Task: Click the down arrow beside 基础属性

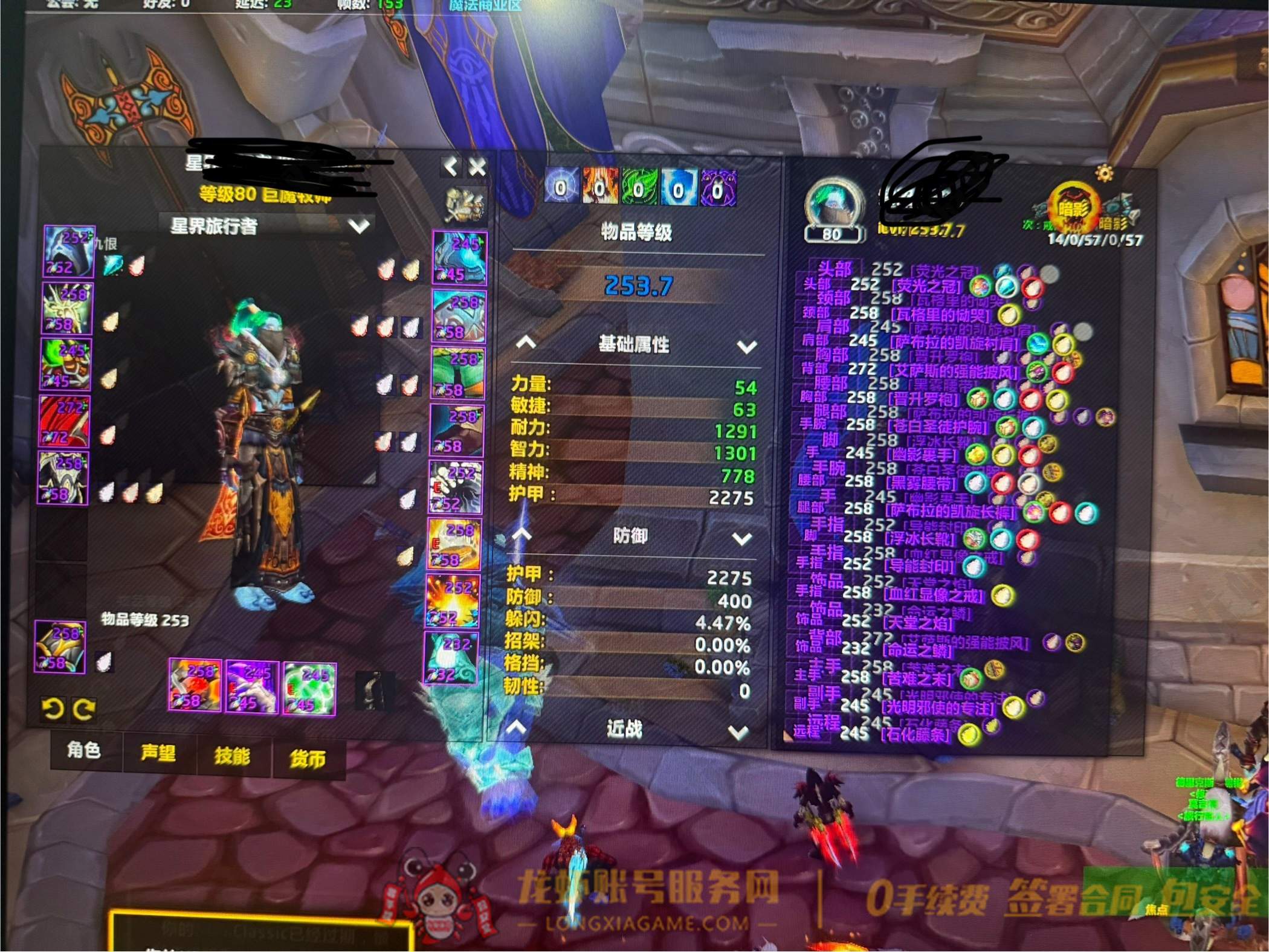Action: pyautogui.click(x=747, y=347)
